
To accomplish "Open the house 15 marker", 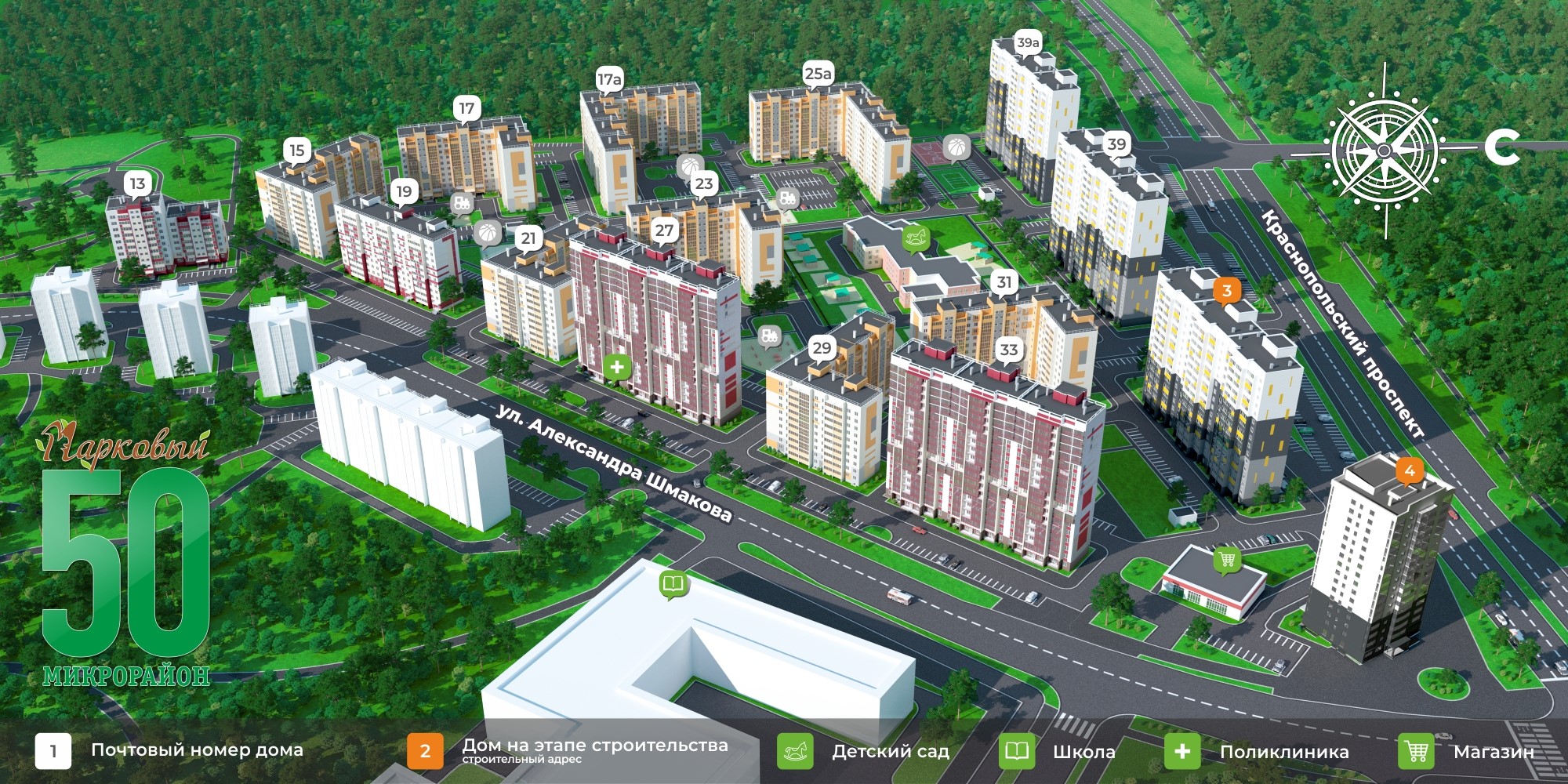I will [x=296, y=150].
